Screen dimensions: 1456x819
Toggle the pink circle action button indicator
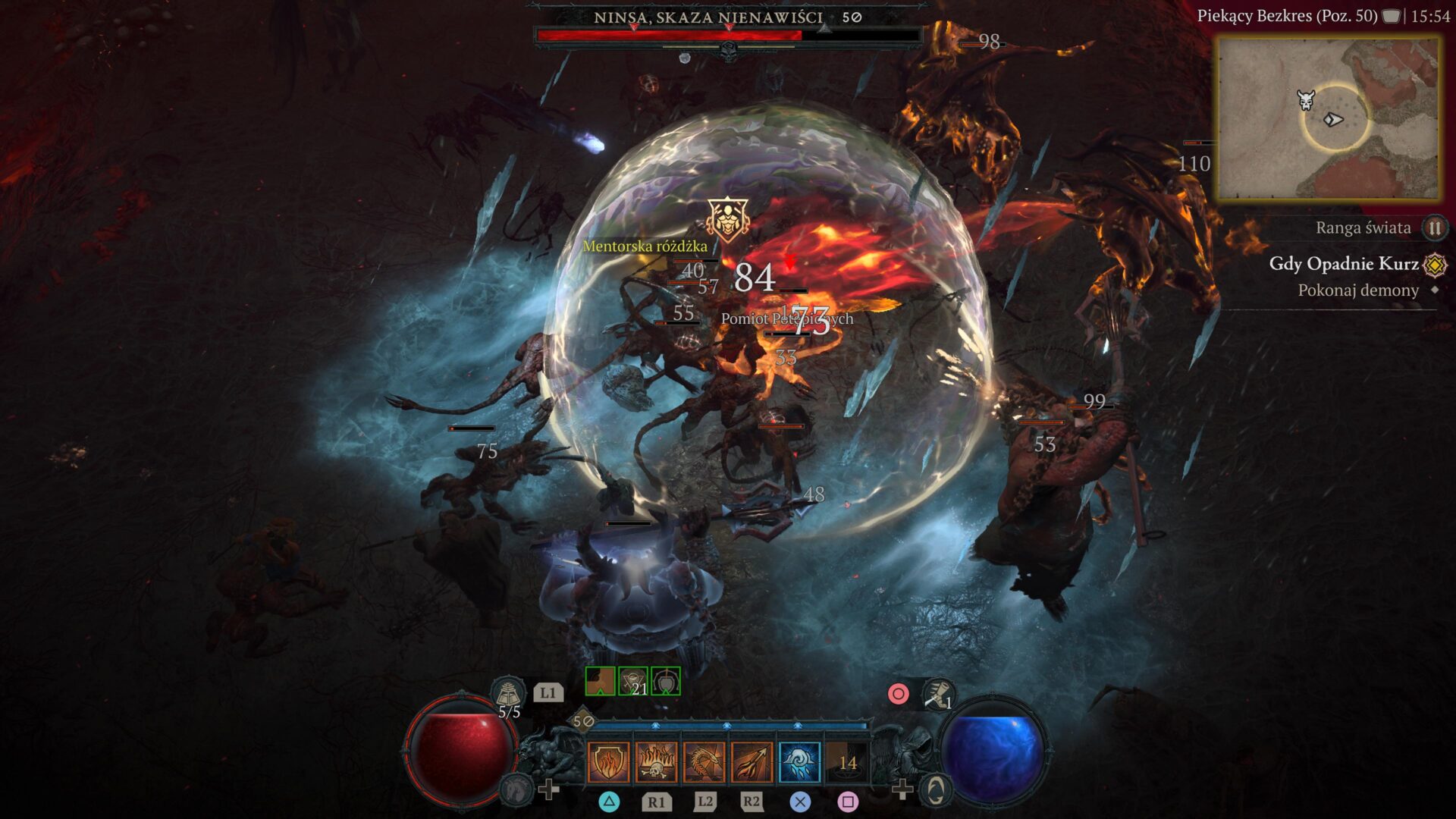click(899, 694)
